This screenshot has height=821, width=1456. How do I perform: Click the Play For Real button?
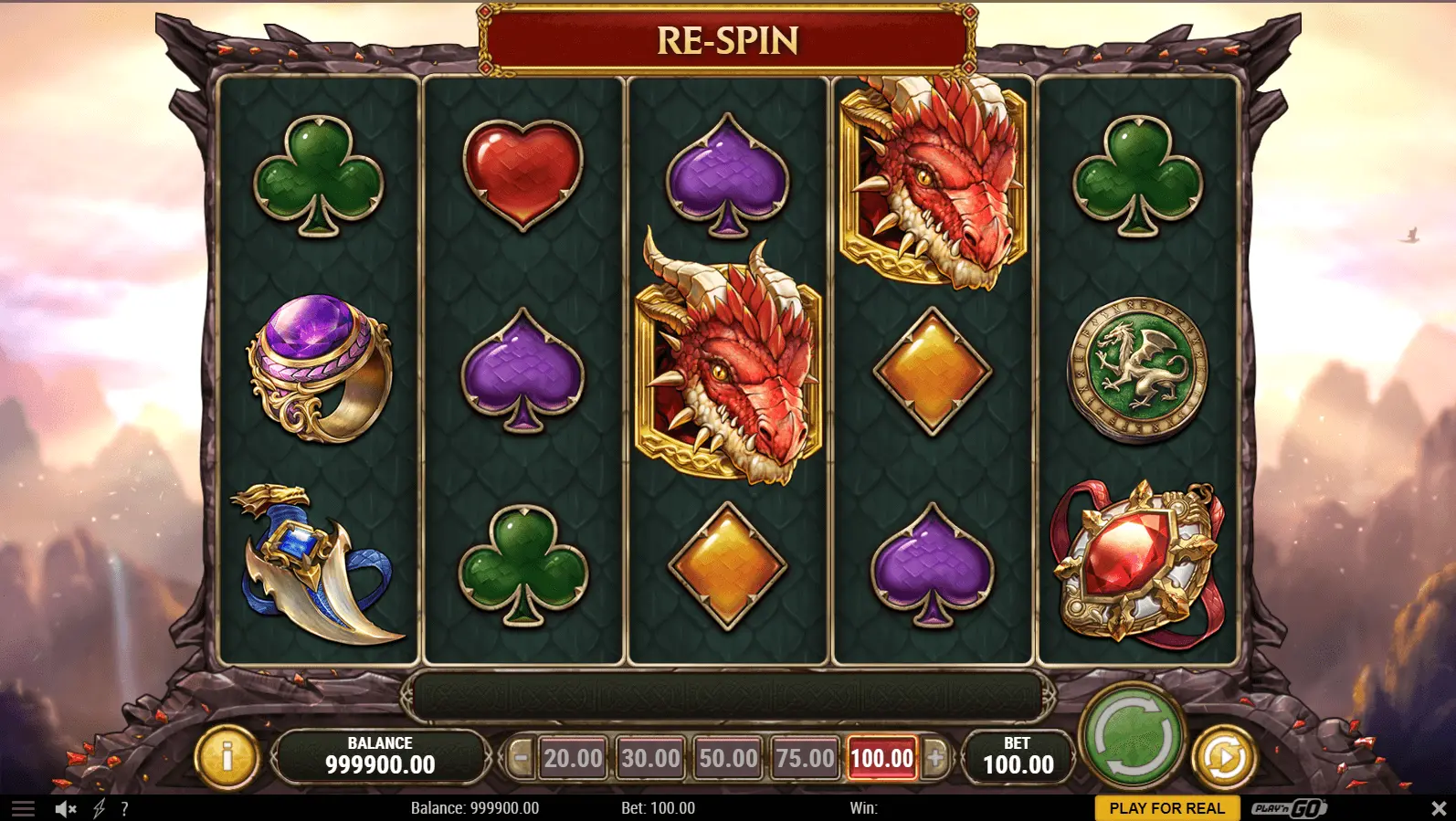(1166, 808)
